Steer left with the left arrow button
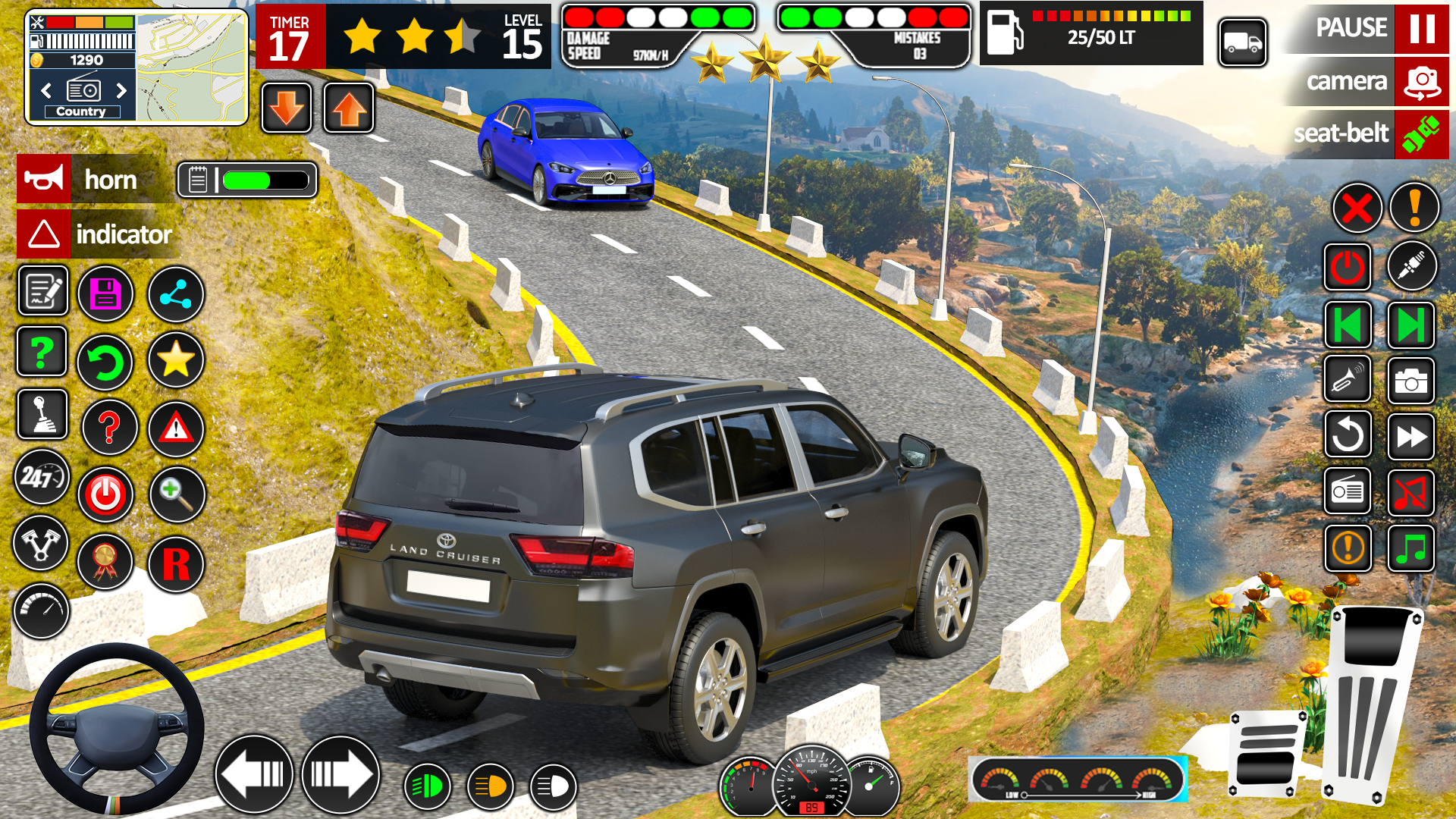The width and height of the screenshot is (1456, 819). 255,774
